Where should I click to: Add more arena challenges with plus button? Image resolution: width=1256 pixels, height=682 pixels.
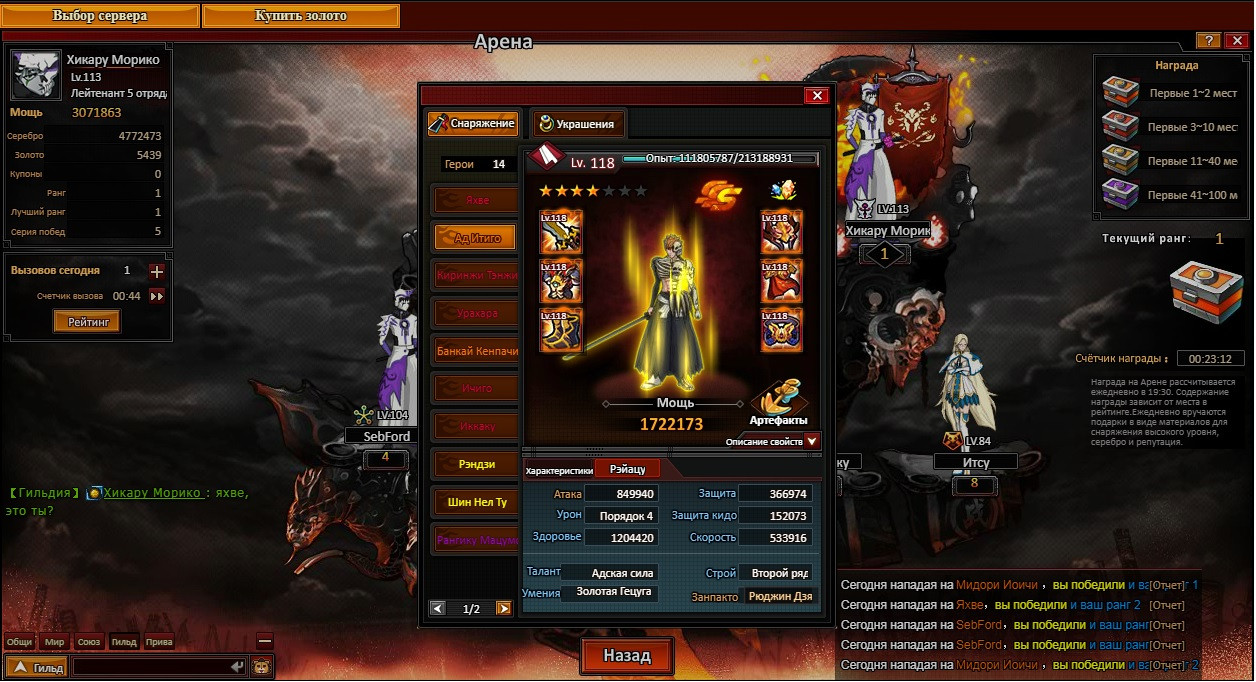click(156, 271)
